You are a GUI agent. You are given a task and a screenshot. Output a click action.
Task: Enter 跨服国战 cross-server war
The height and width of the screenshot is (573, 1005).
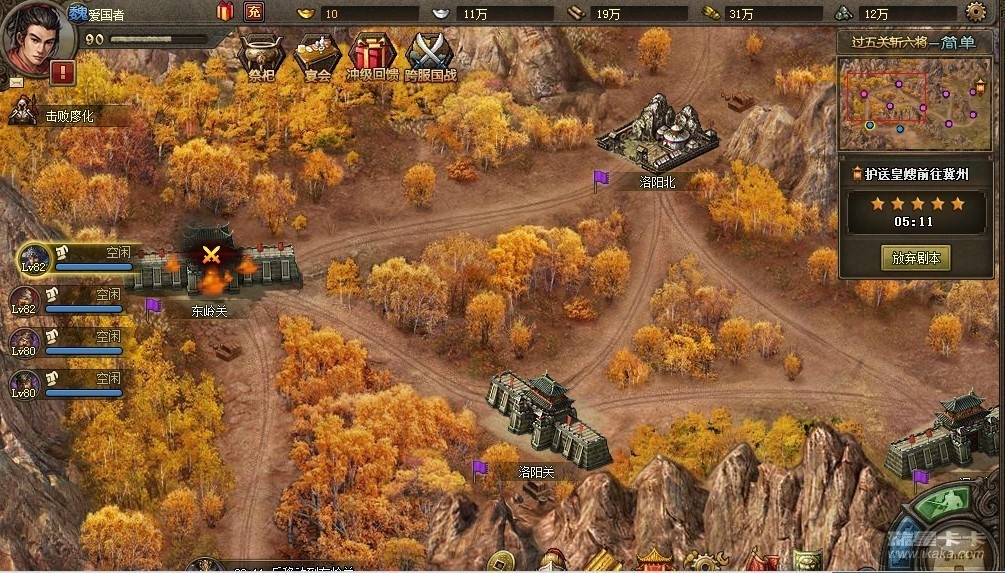pyautogui.click(x=430, y=55)
